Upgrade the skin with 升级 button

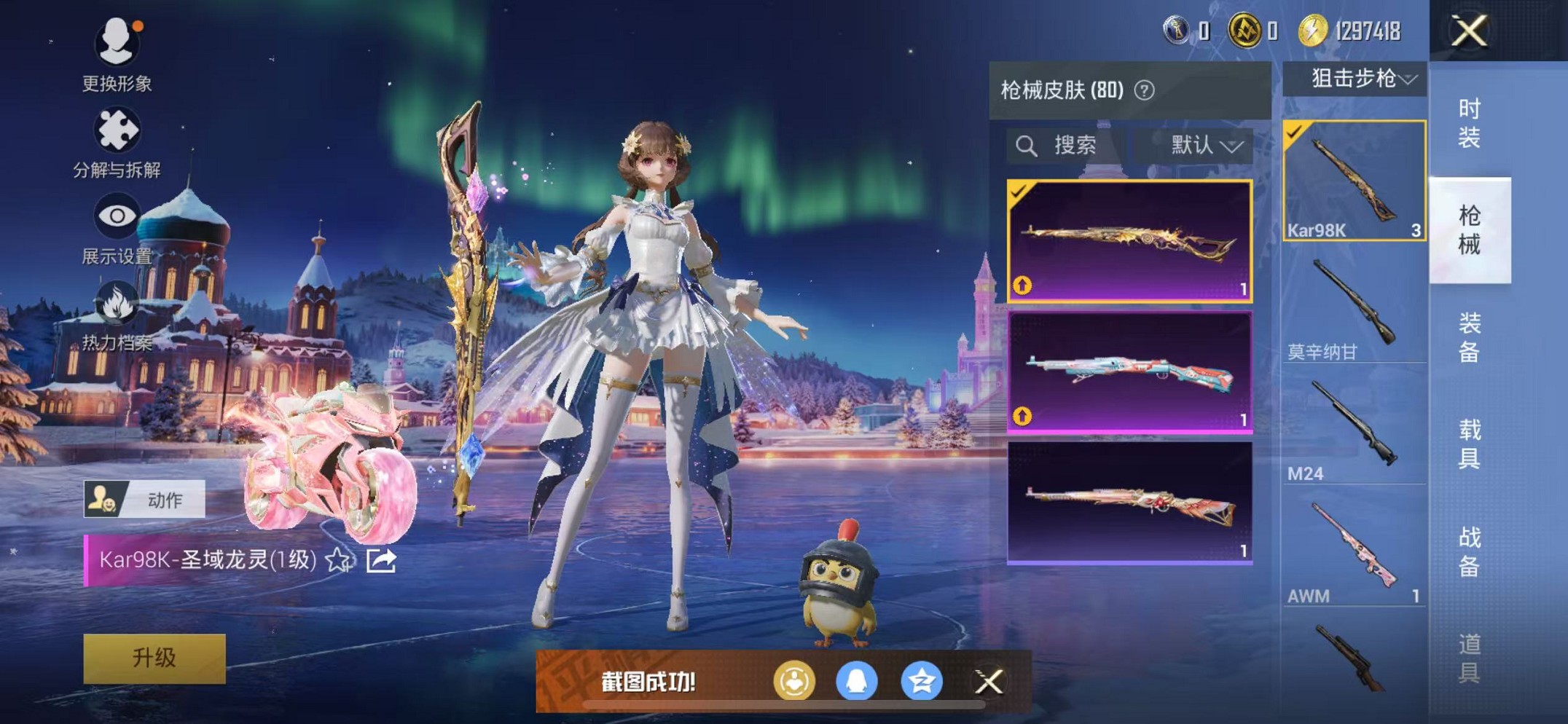(x=154, y=658)
